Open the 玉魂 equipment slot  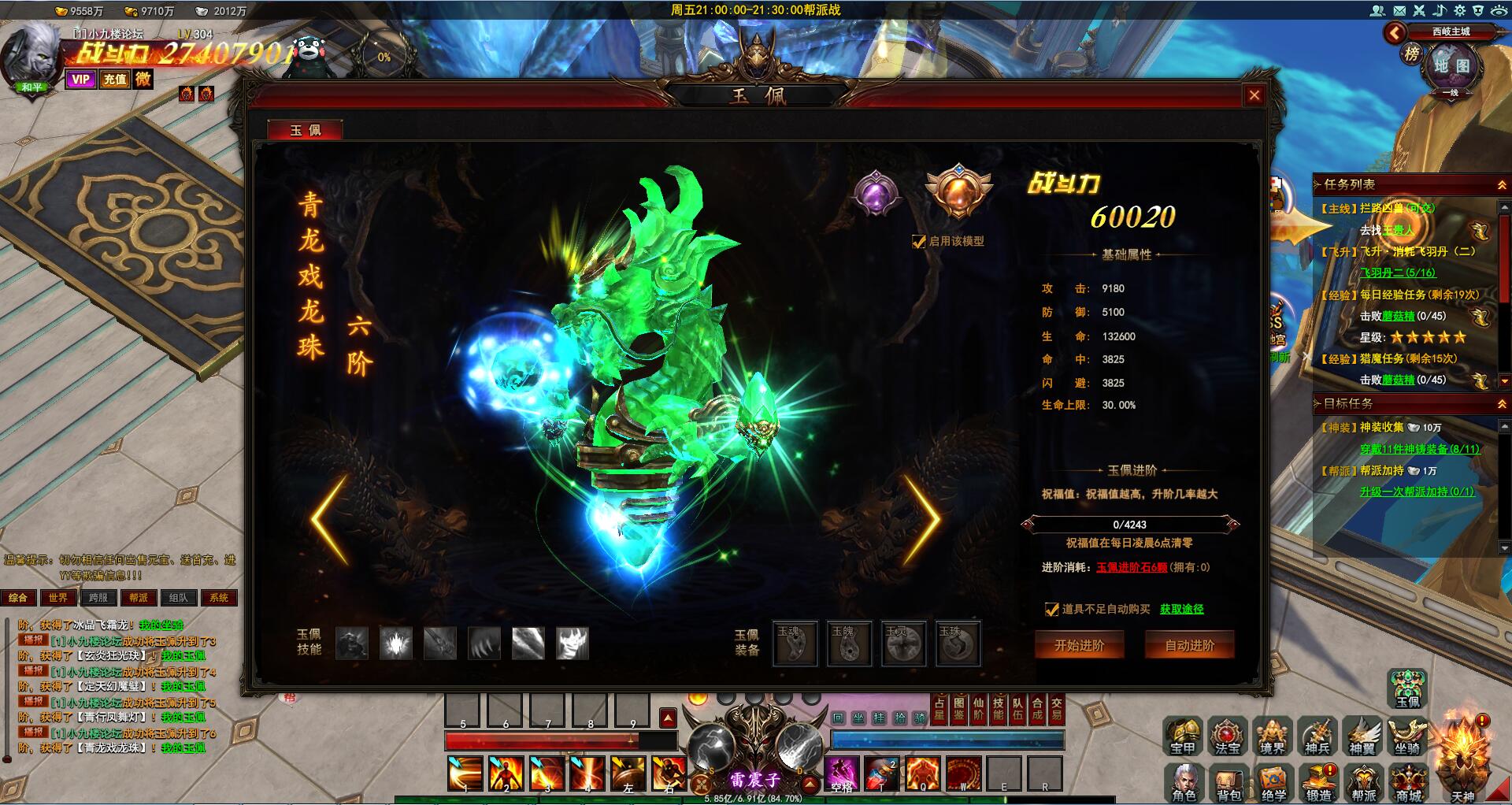(x=795, y=644)
